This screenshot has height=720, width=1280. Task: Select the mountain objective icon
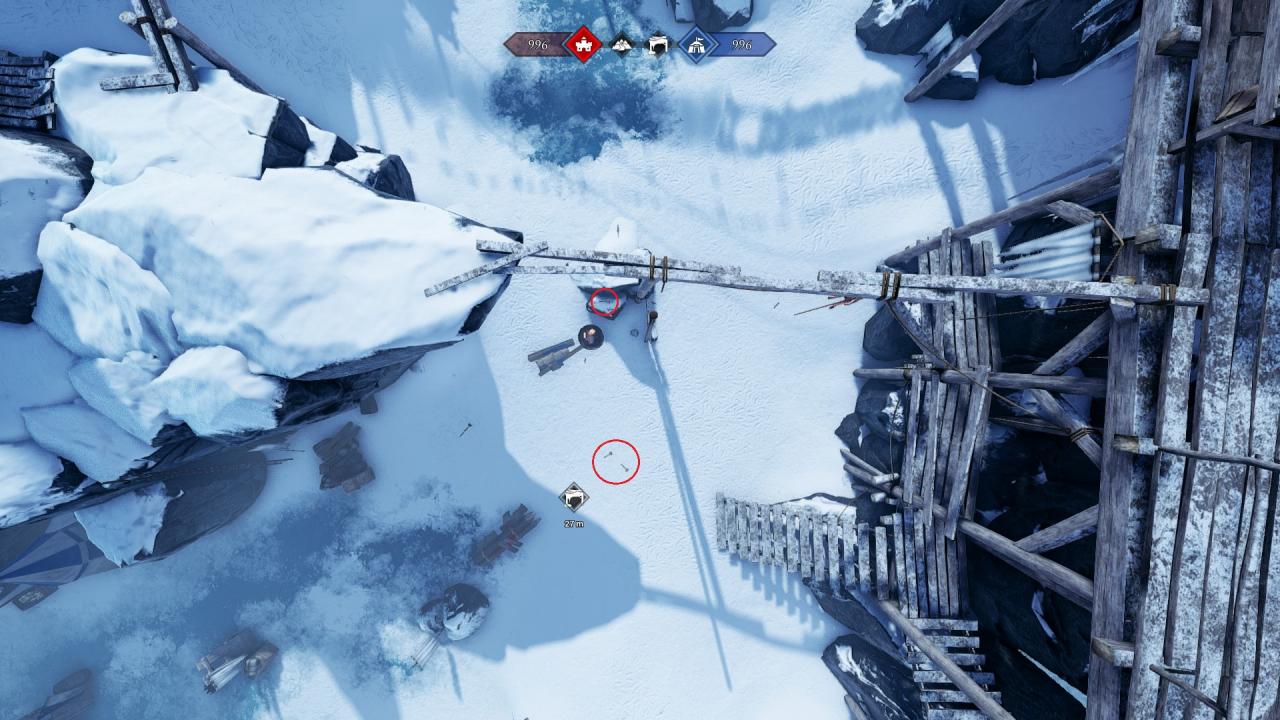[622, 45]
